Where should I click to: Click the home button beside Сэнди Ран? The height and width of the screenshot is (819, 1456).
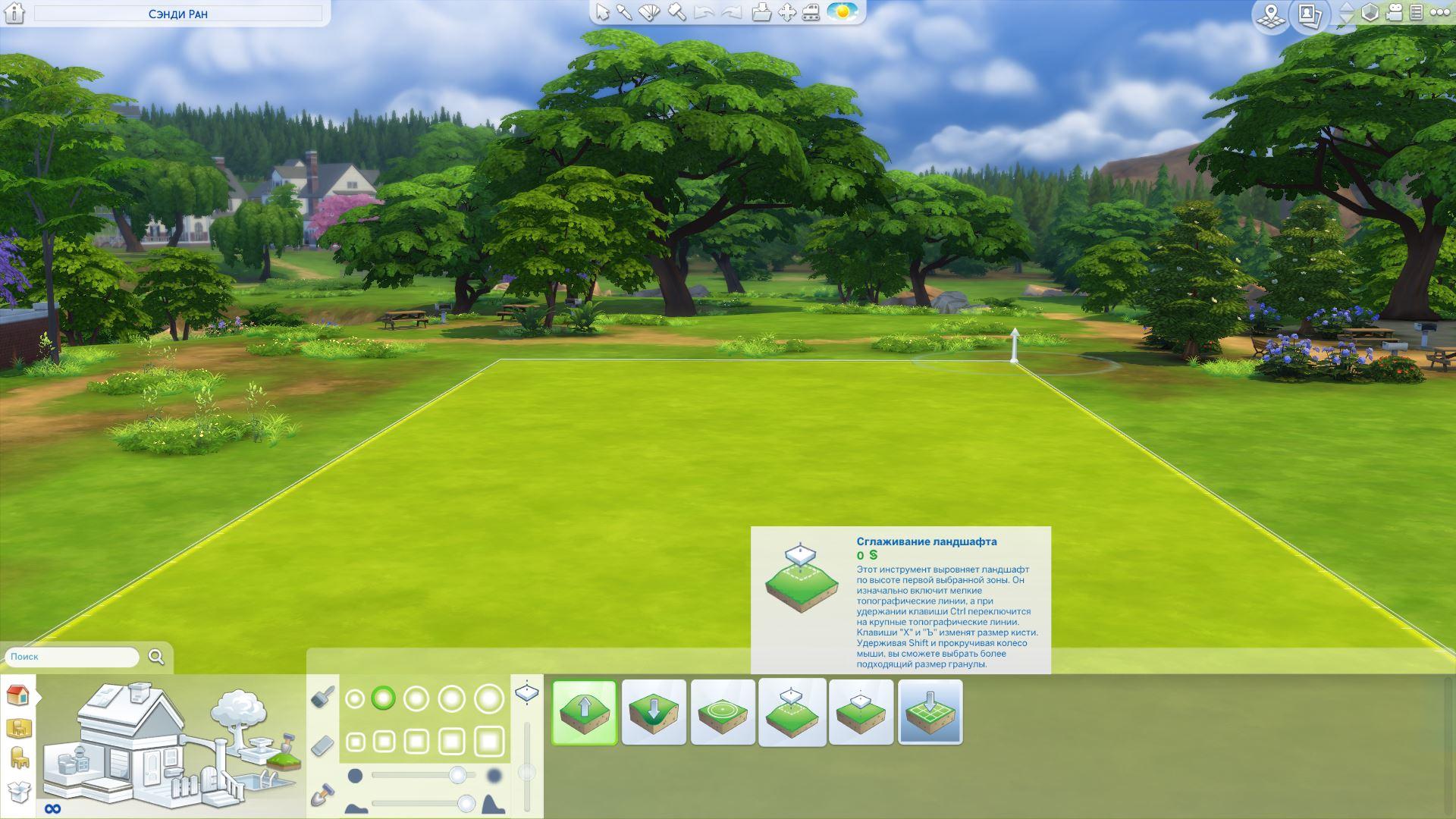(14, 13)
